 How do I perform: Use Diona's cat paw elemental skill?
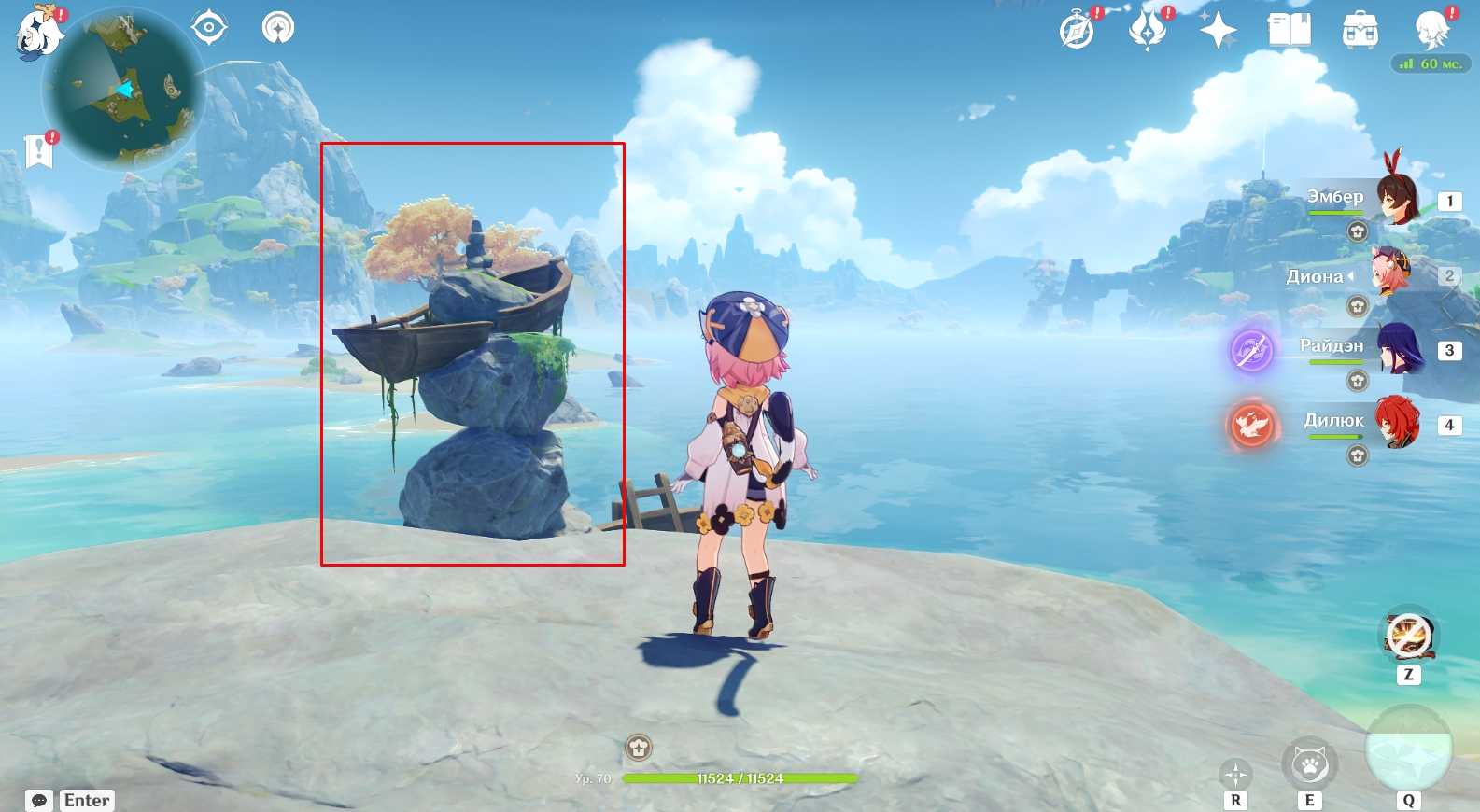[x=1309, y=764]
